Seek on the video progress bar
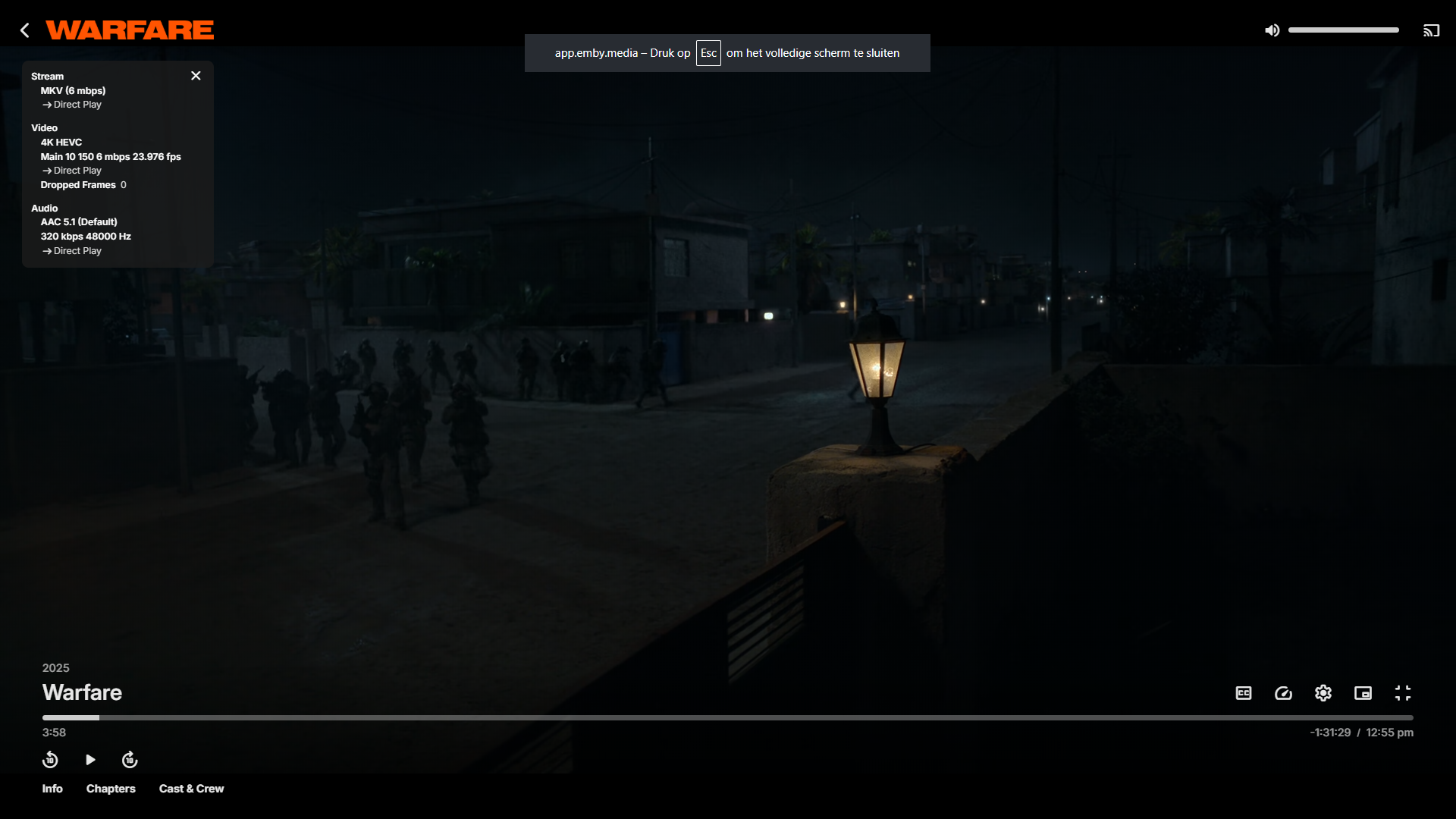The image size is (1456, 819). [x=727, y=717]
